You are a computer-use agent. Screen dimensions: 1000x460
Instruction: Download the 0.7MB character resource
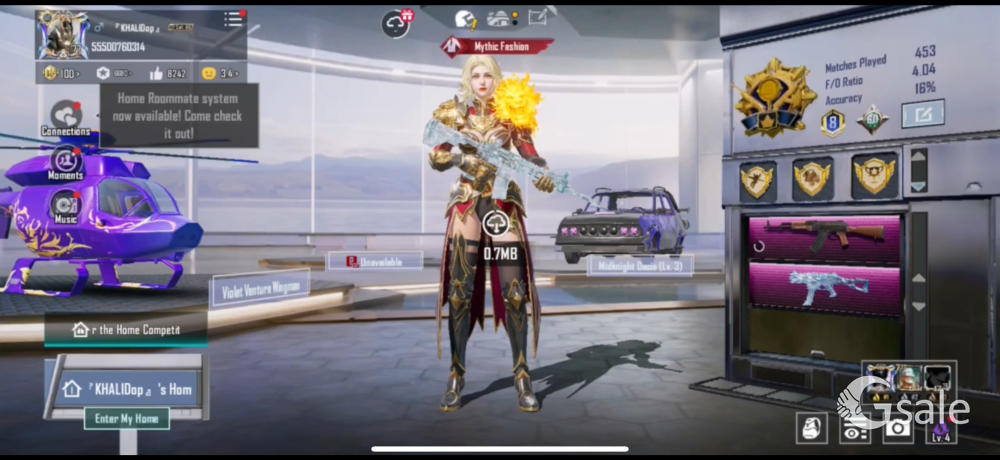pyautogui.click(x=496, y=225)
